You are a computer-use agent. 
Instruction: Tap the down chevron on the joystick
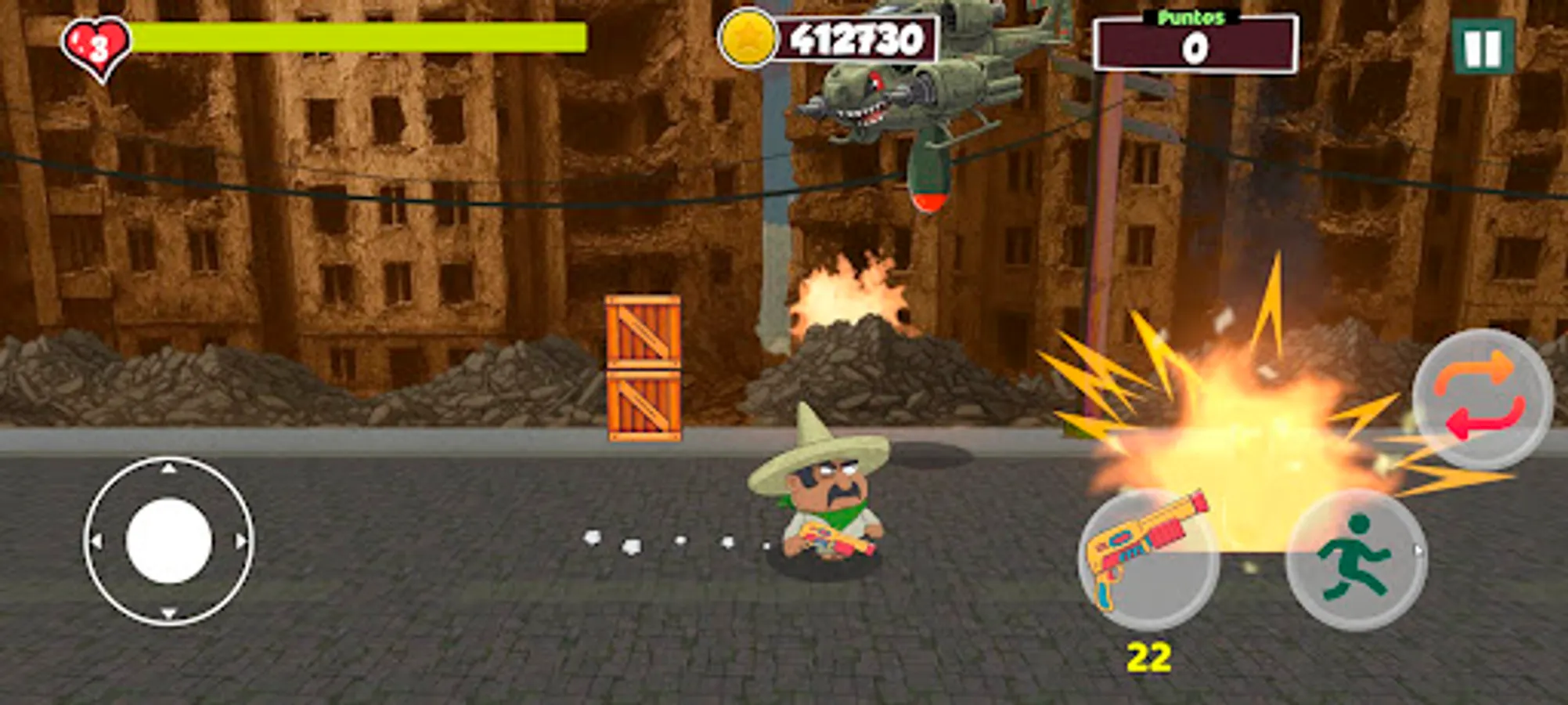(x=167, y=613)
